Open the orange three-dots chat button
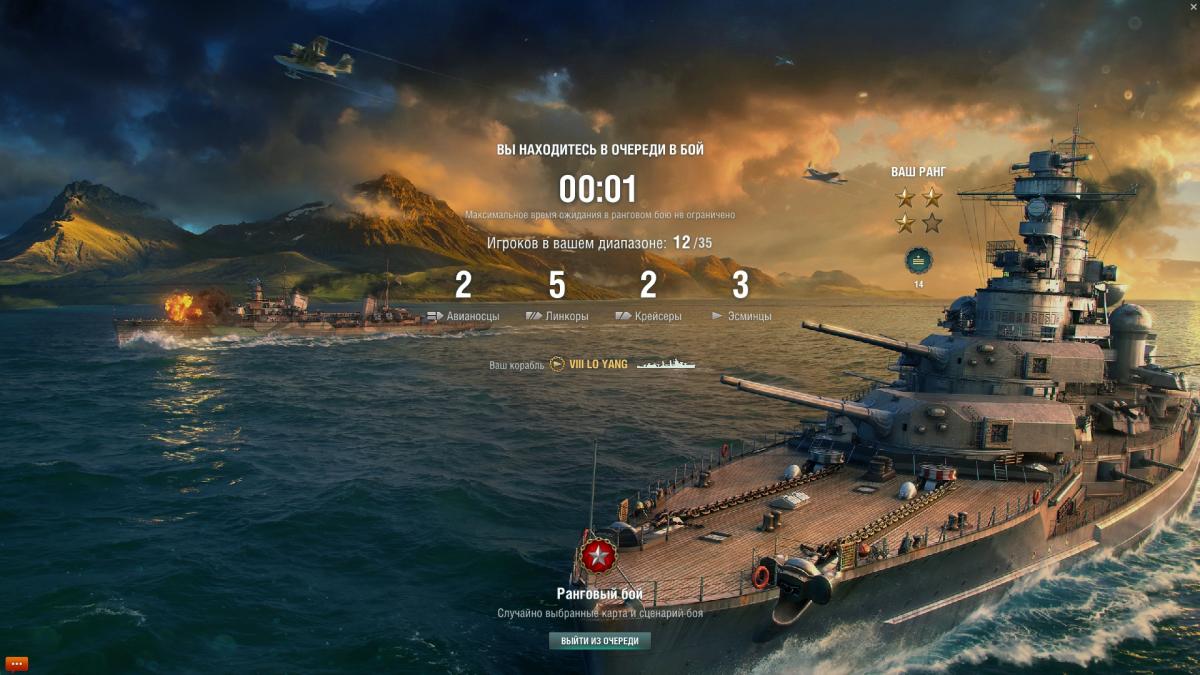 (x=17, y=663)
